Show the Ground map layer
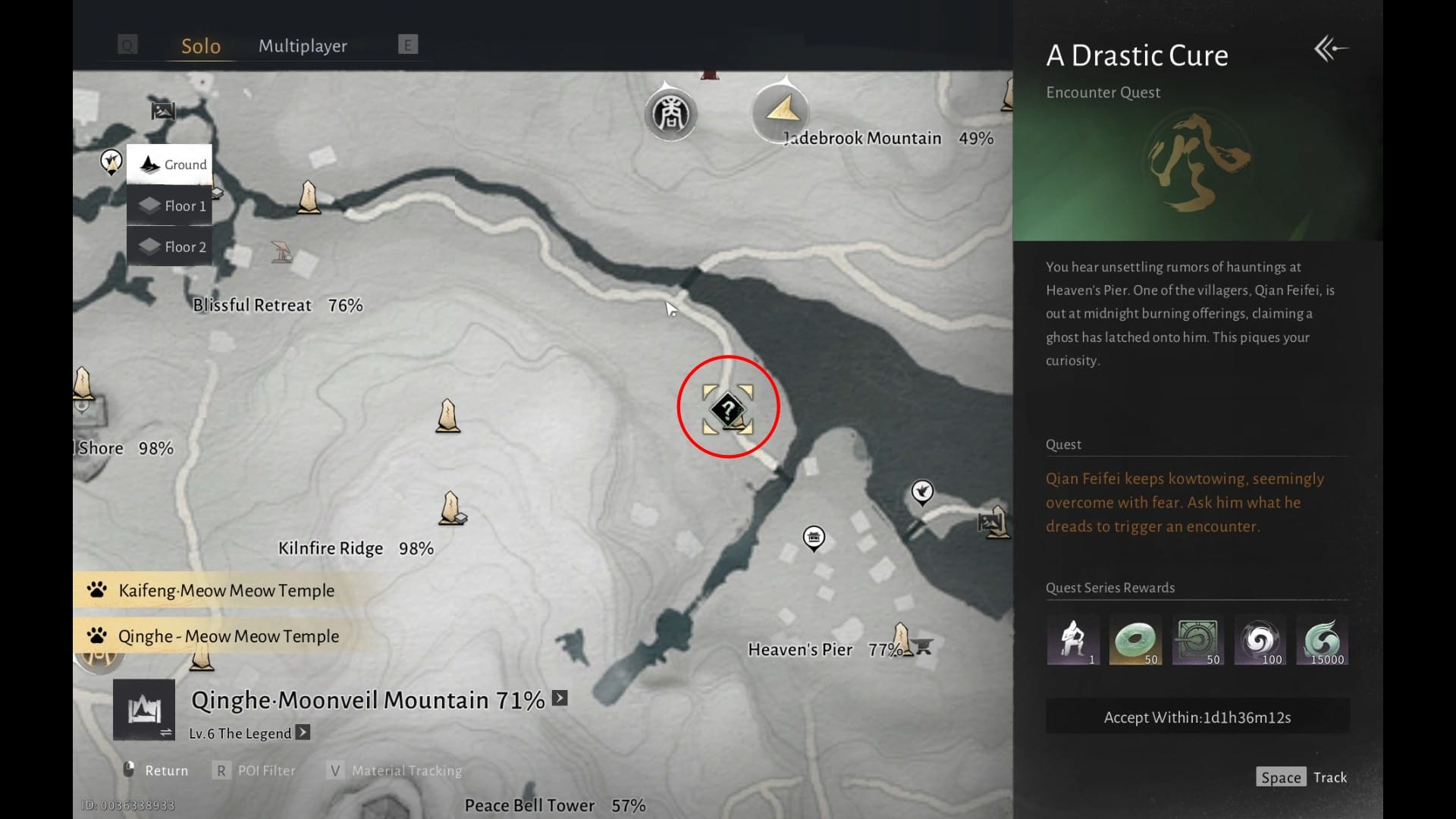Screen dimensions: 1456x819 tap(170, 165)
